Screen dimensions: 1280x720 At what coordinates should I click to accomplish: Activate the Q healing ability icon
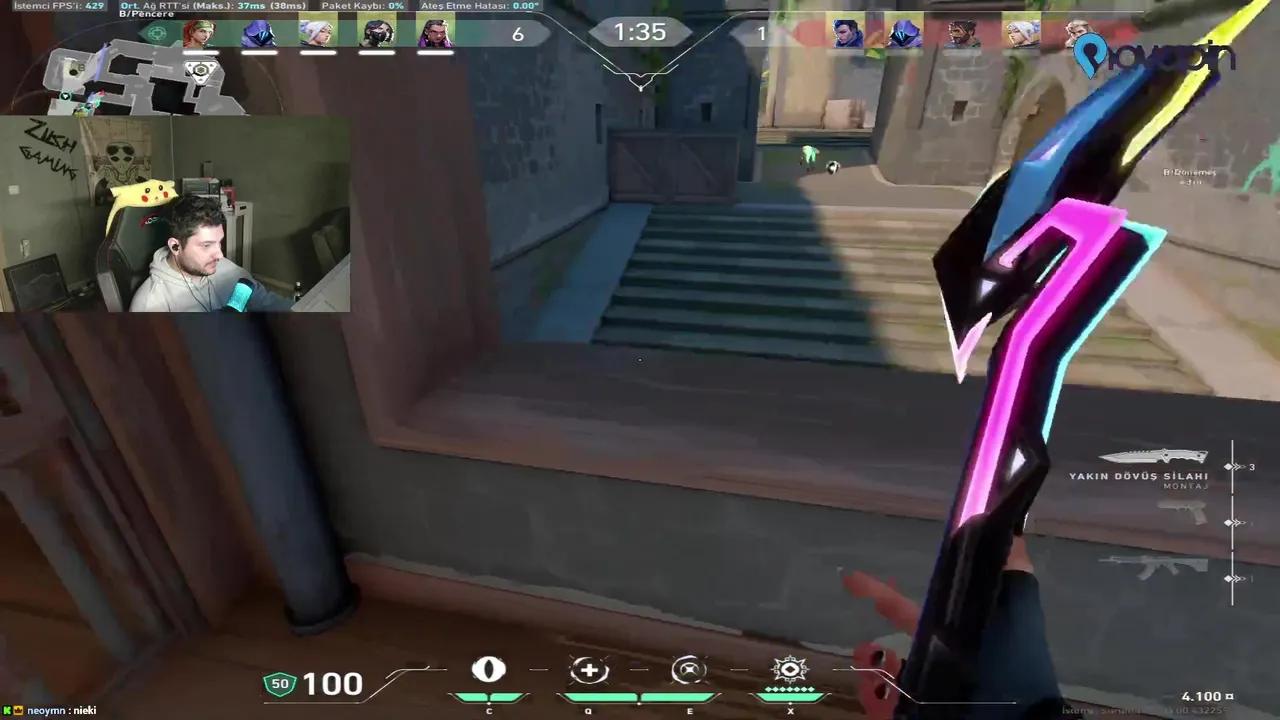589,671
